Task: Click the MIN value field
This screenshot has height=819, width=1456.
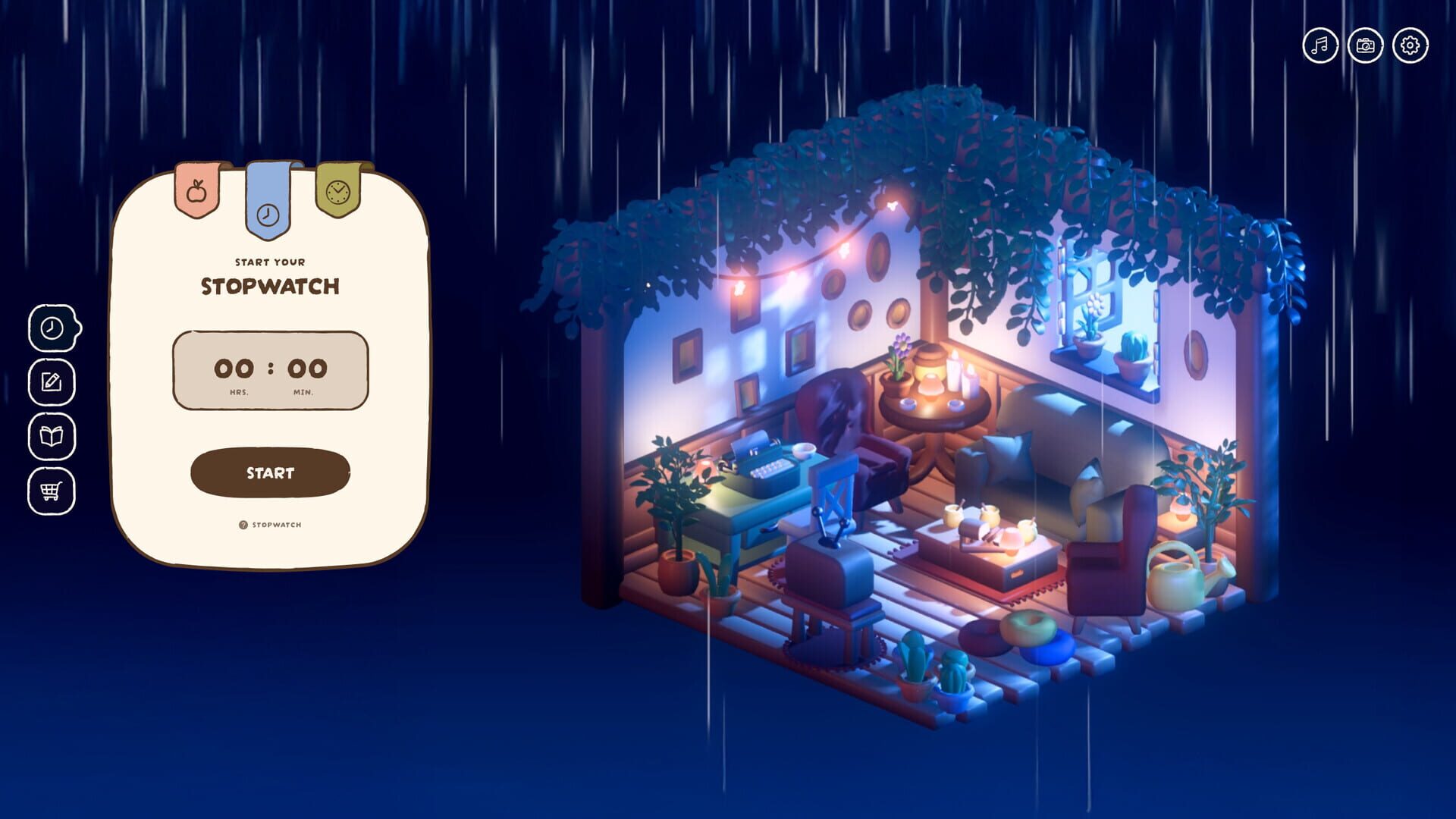Action: 307,367
